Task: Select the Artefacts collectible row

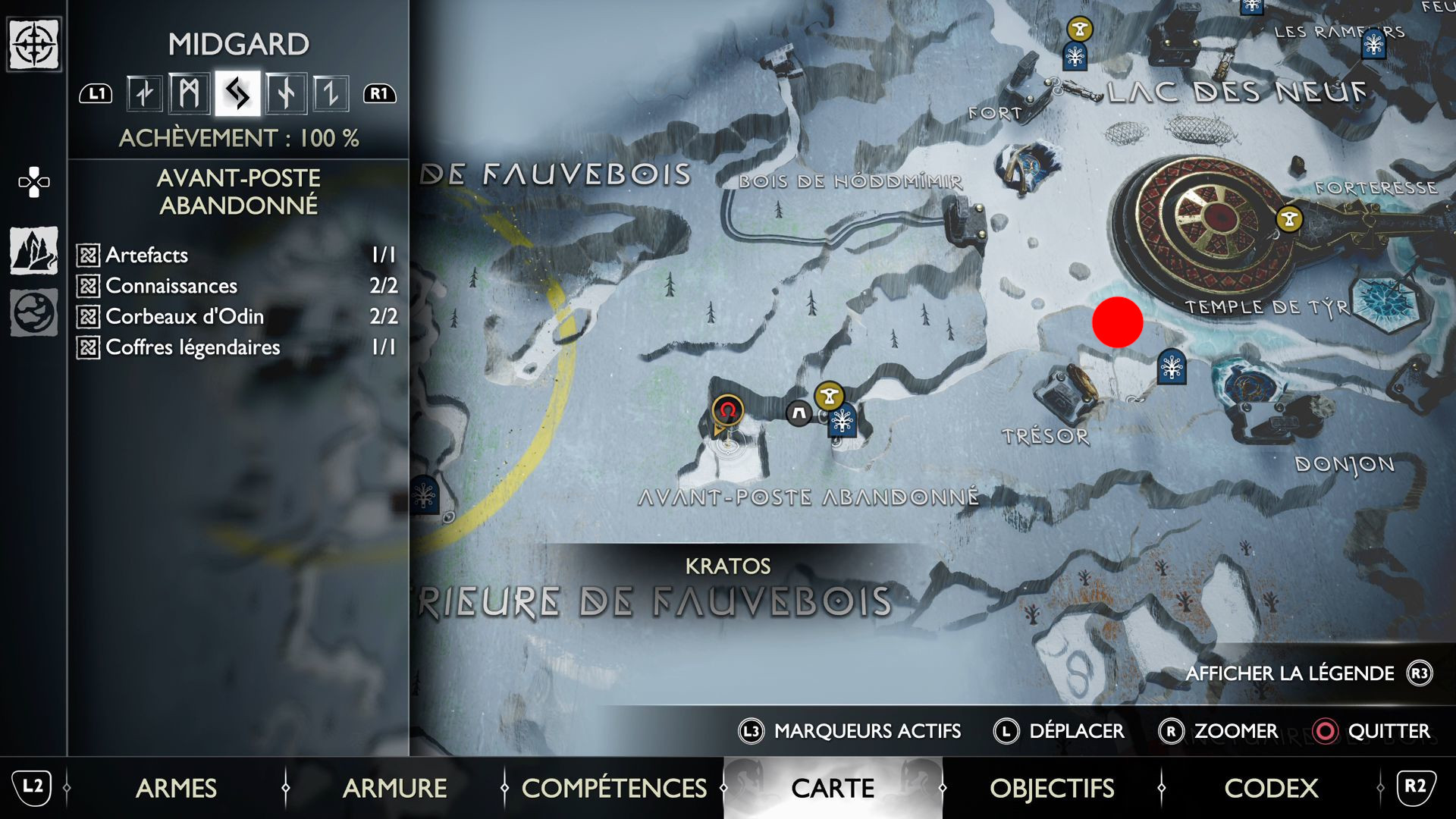Action: pyautogui.click(x=237, y=255)
